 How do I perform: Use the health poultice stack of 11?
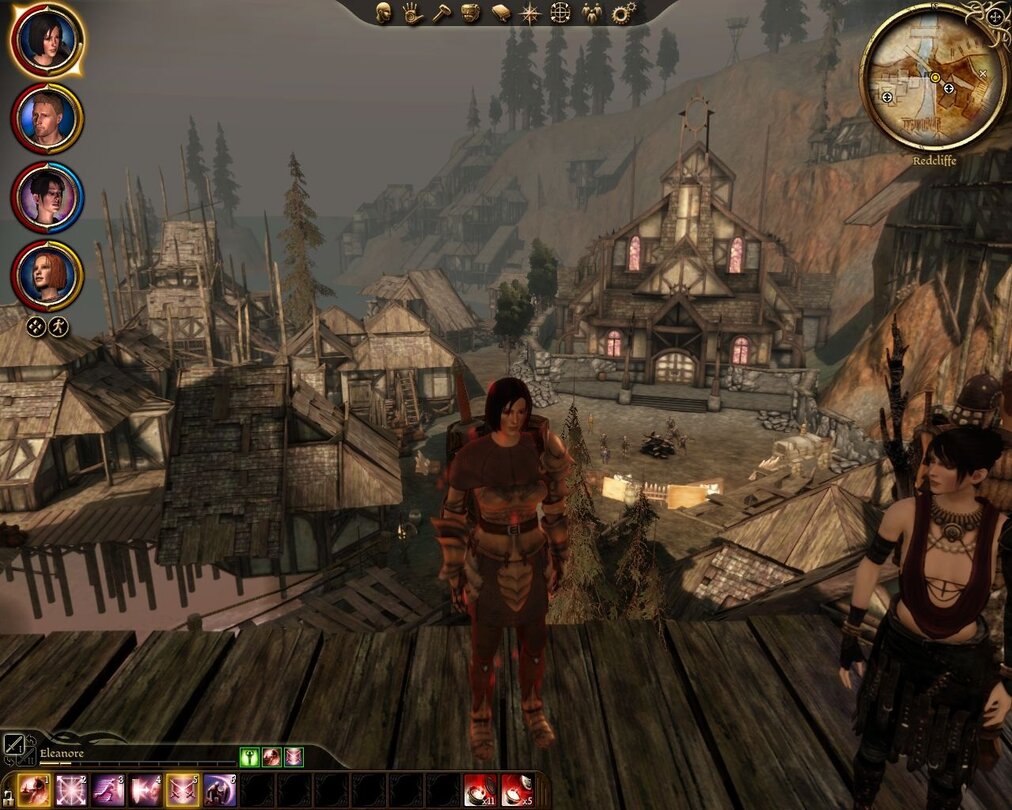[479, 790]
